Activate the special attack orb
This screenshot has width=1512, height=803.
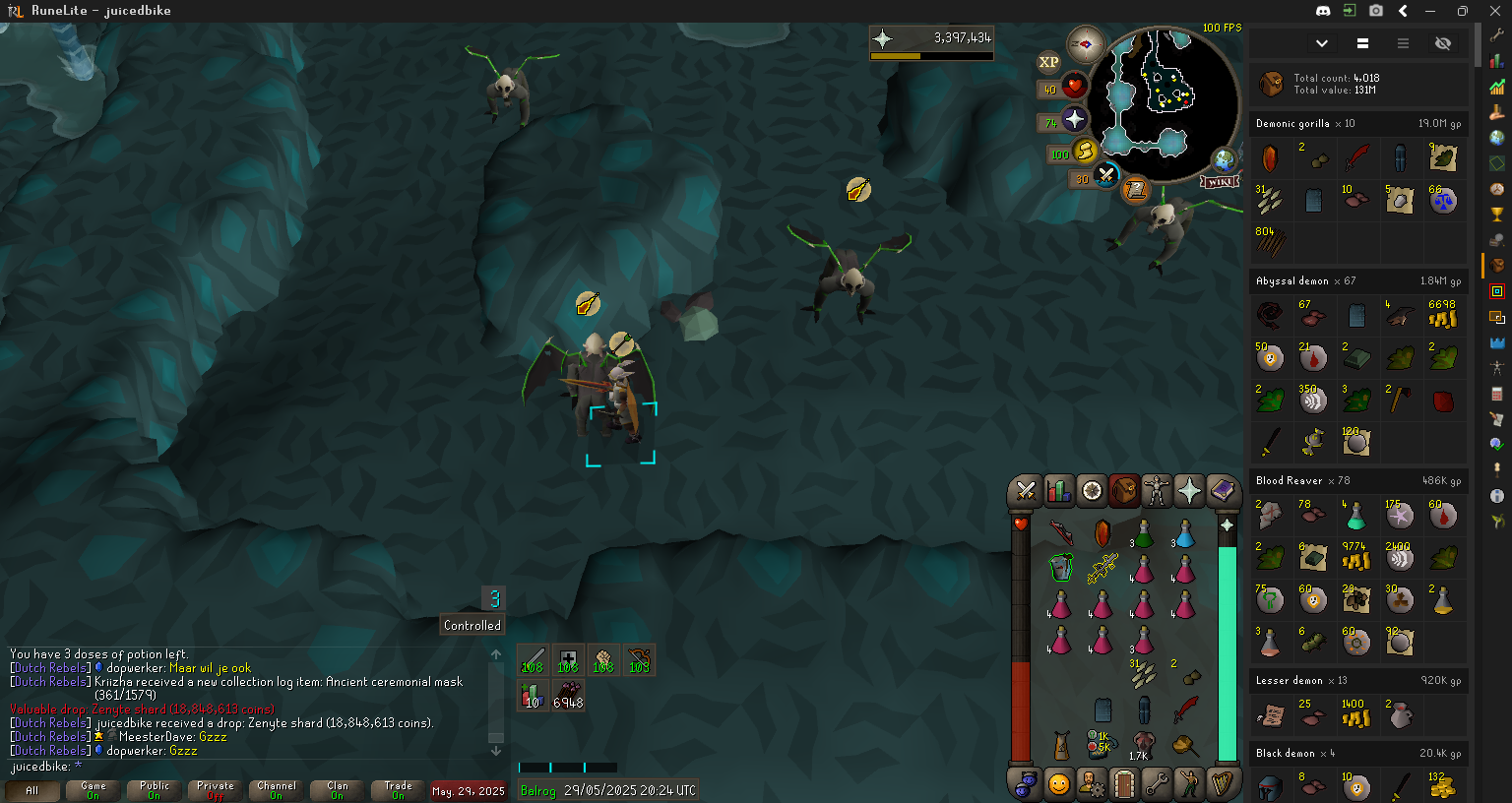1106,176
